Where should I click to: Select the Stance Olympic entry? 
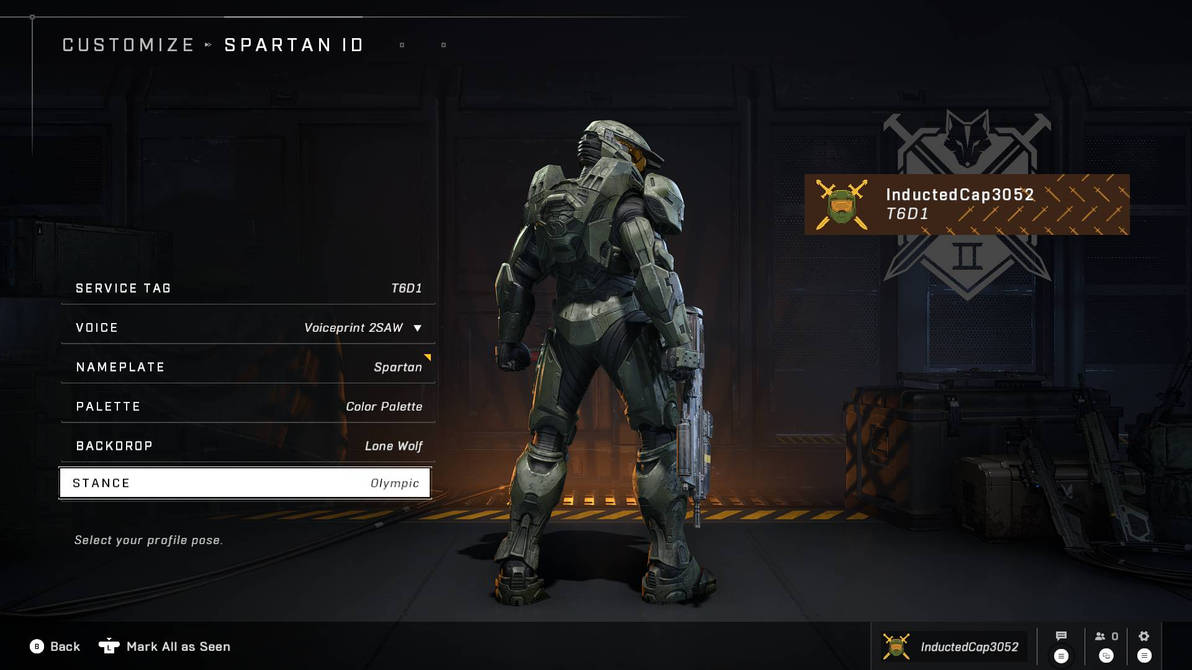tap(245, 483)
